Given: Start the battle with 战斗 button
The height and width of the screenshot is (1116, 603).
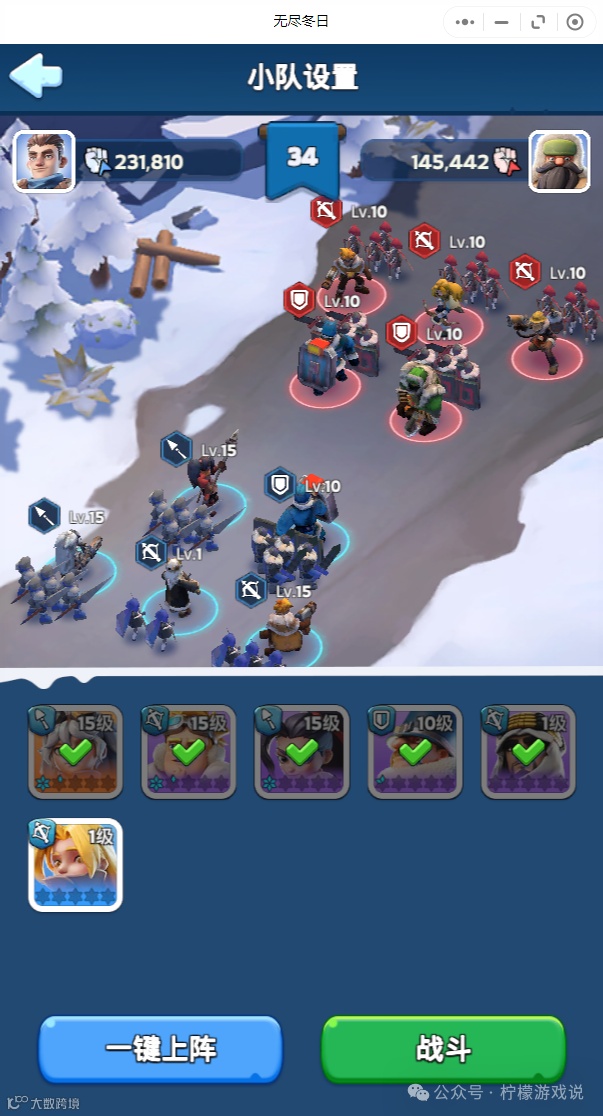Looking at the screenshot, I should tap(443, 1050).
